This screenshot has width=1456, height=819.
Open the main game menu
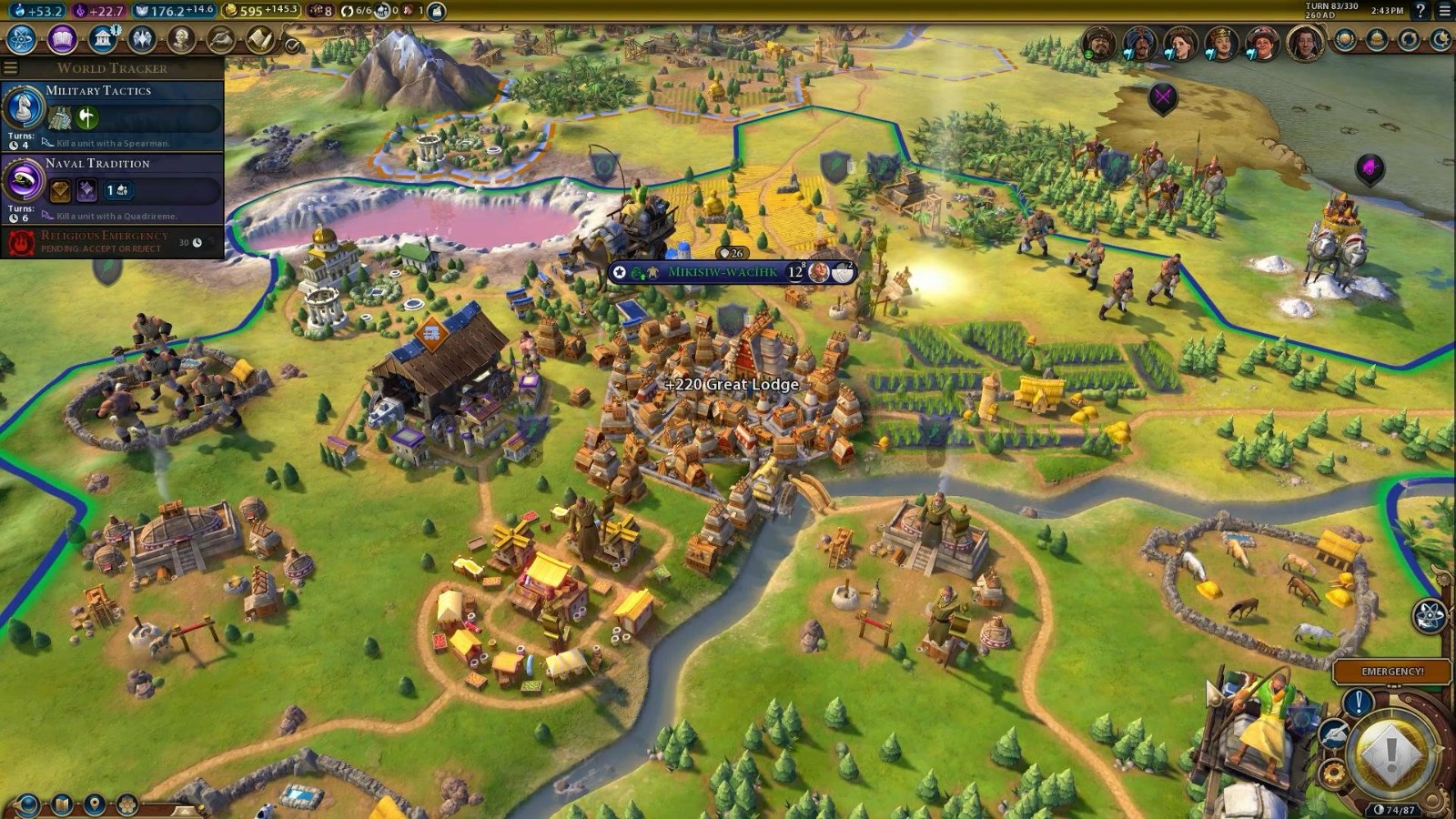point(1444,11)
